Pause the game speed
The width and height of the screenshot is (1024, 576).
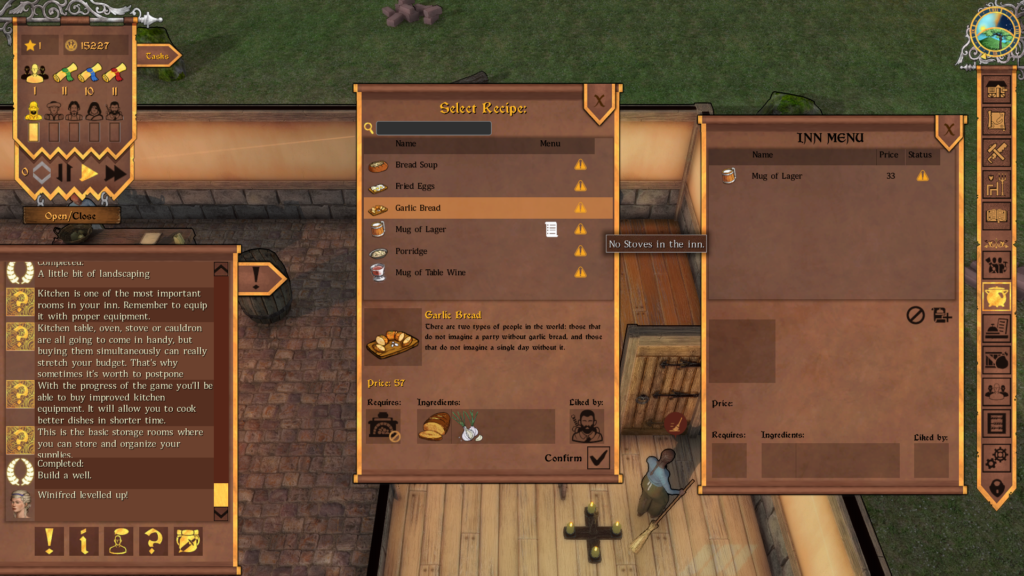65,172
